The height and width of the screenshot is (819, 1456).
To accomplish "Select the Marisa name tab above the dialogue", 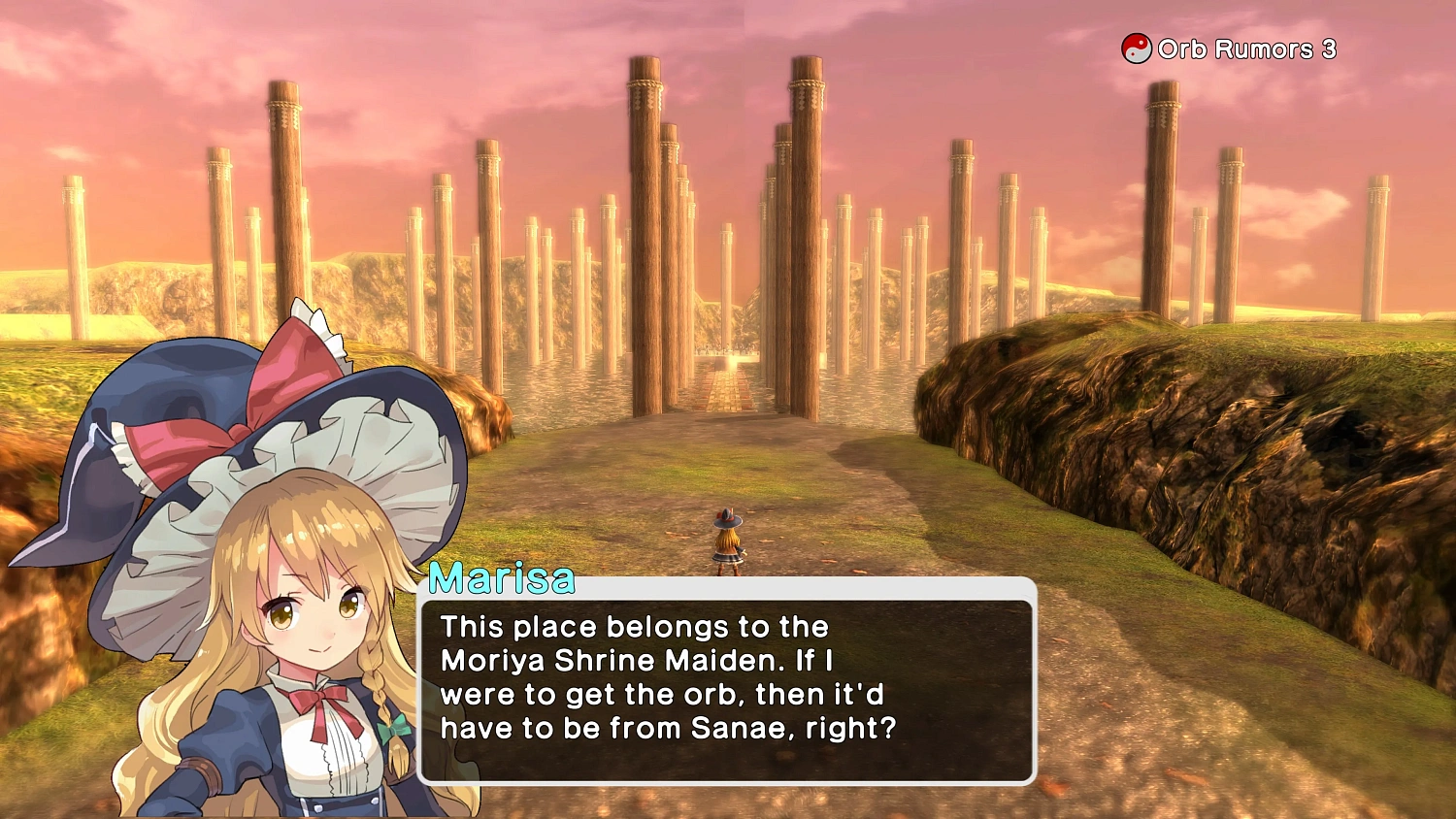I will pos(503,579).
